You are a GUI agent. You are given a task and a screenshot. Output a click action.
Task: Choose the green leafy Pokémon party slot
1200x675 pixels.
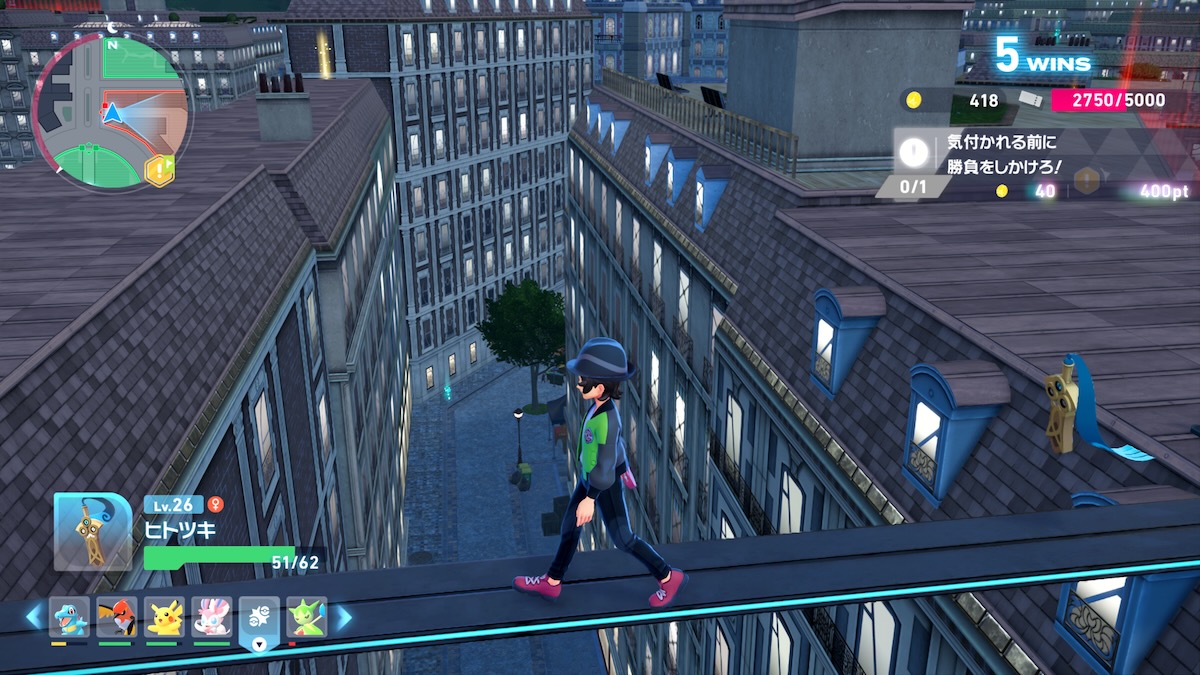click(306, 617)
